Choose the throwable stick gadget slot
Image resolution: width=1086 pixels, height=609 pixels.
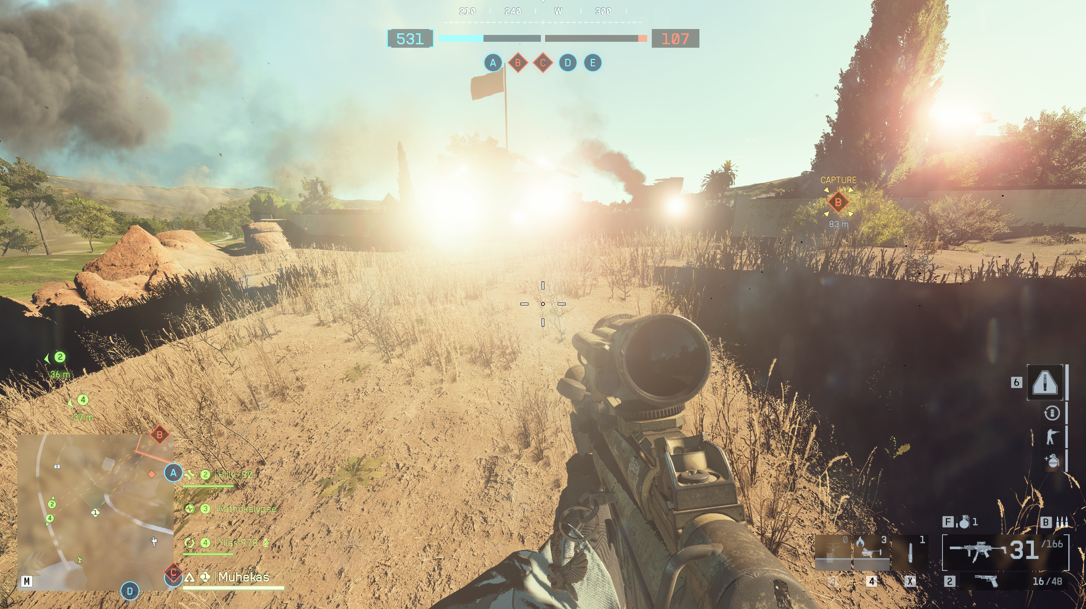point(911,551)
